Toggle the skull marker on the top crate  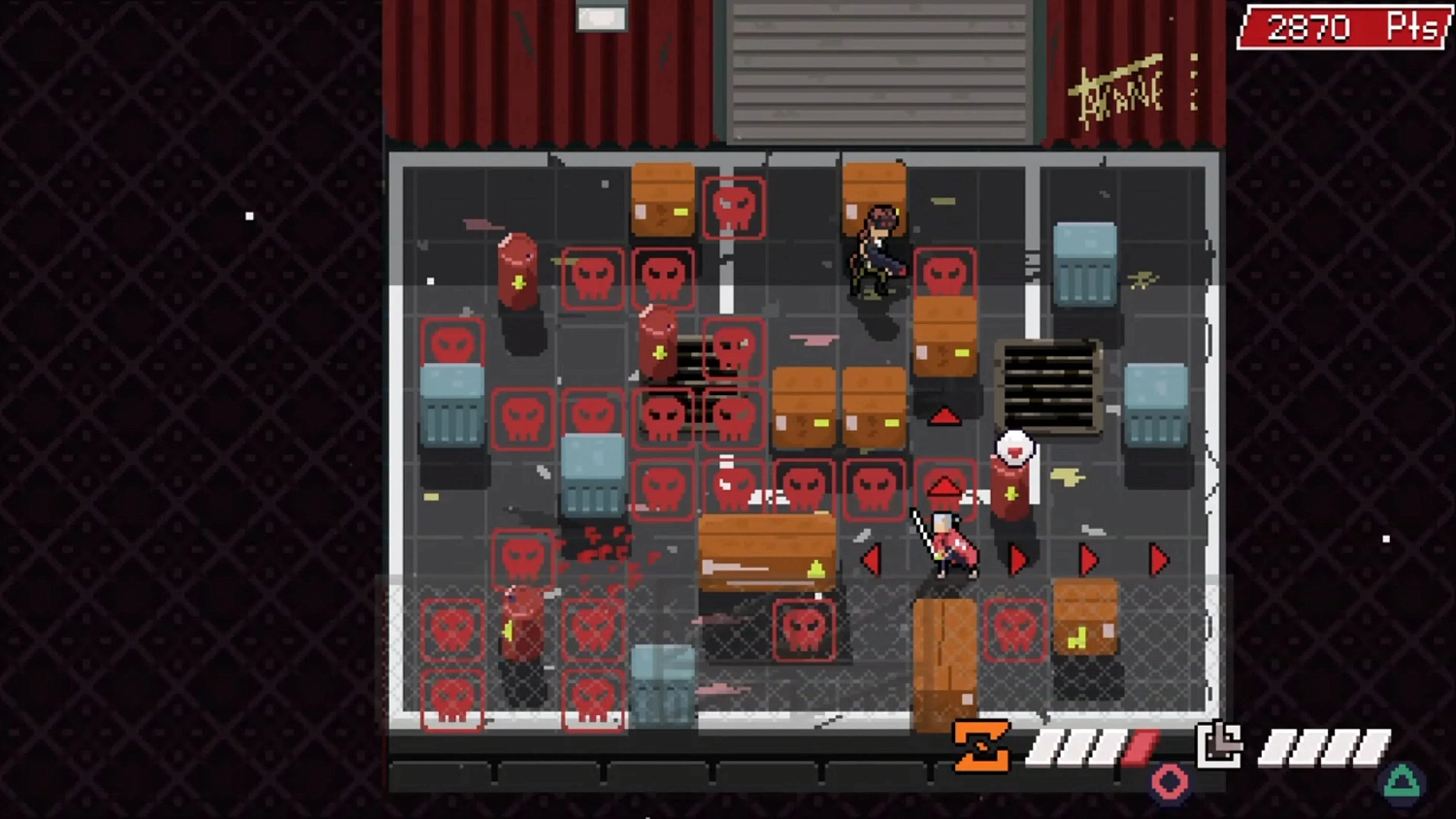[x=735, y=205]
